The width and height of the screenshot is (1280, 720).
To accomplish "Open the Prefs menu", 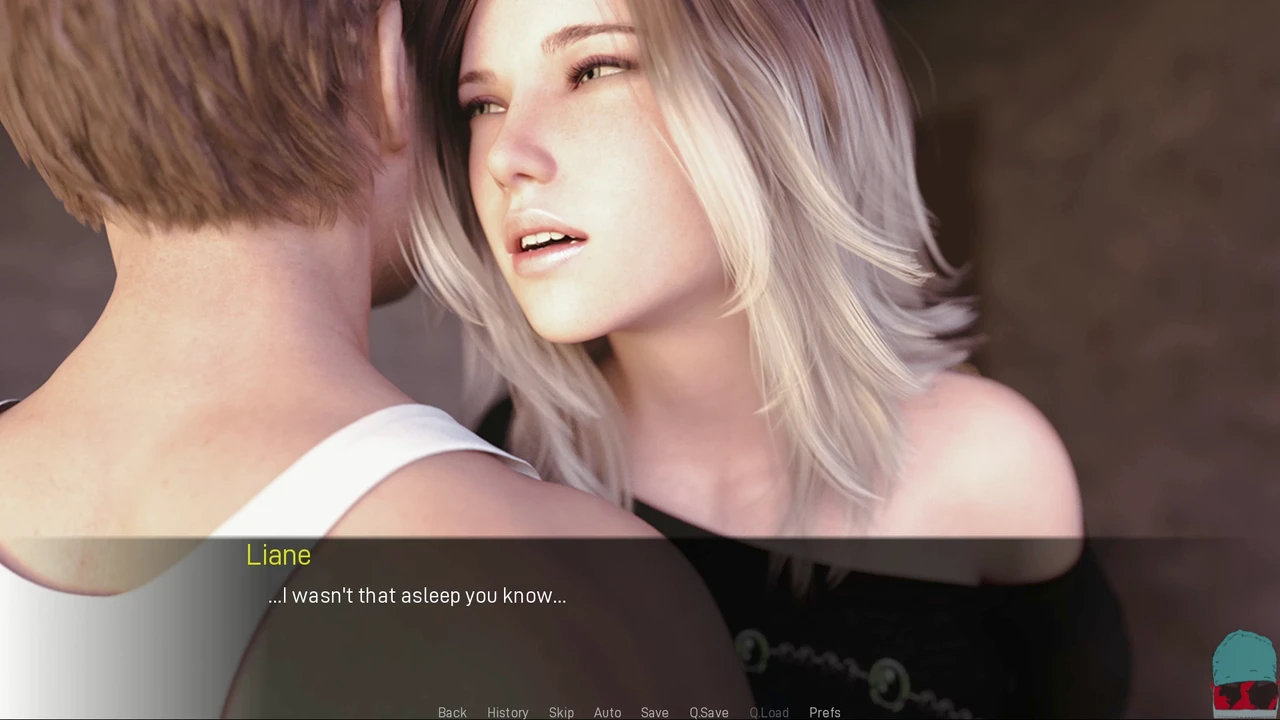I will pos(824,712).
